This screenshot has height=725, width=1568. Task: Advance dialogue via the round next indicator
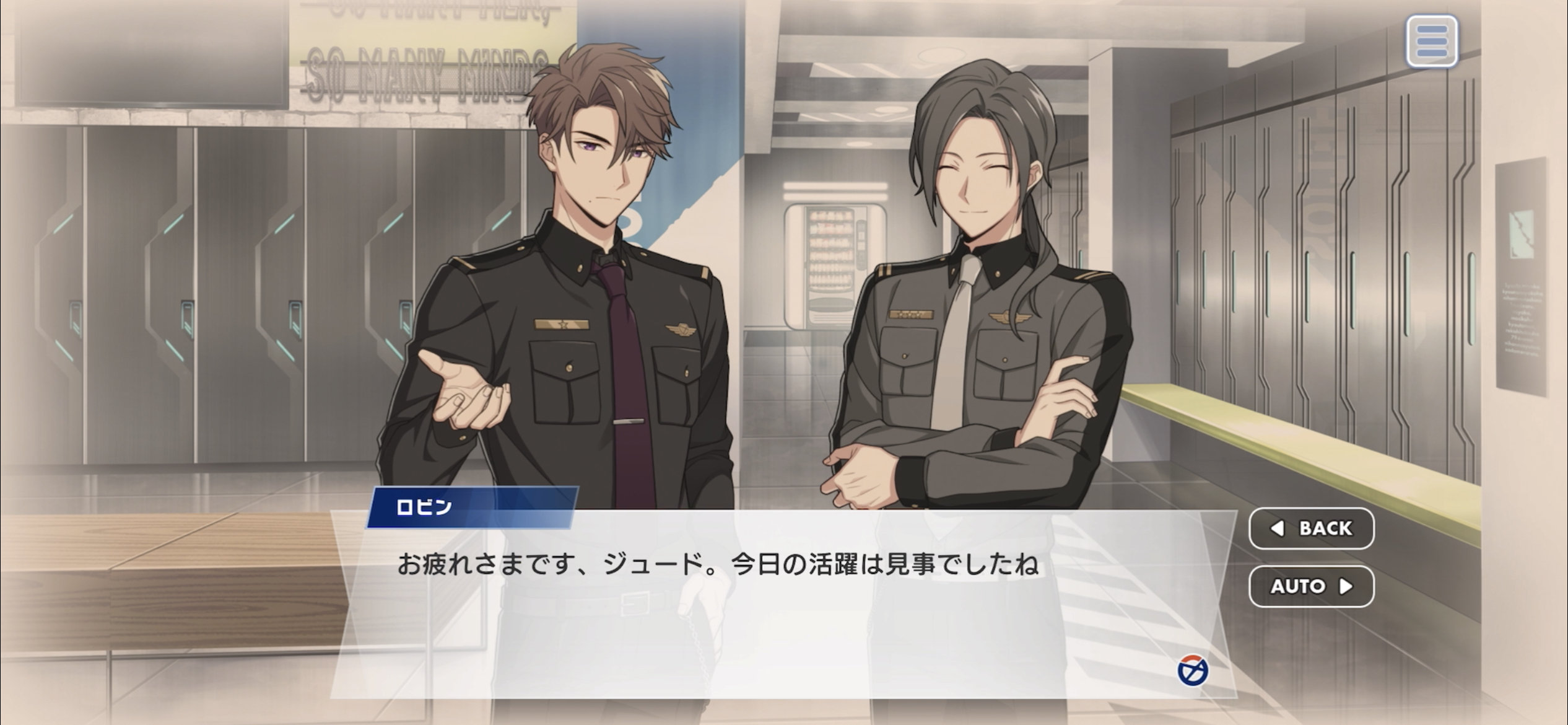(1192, 671)
